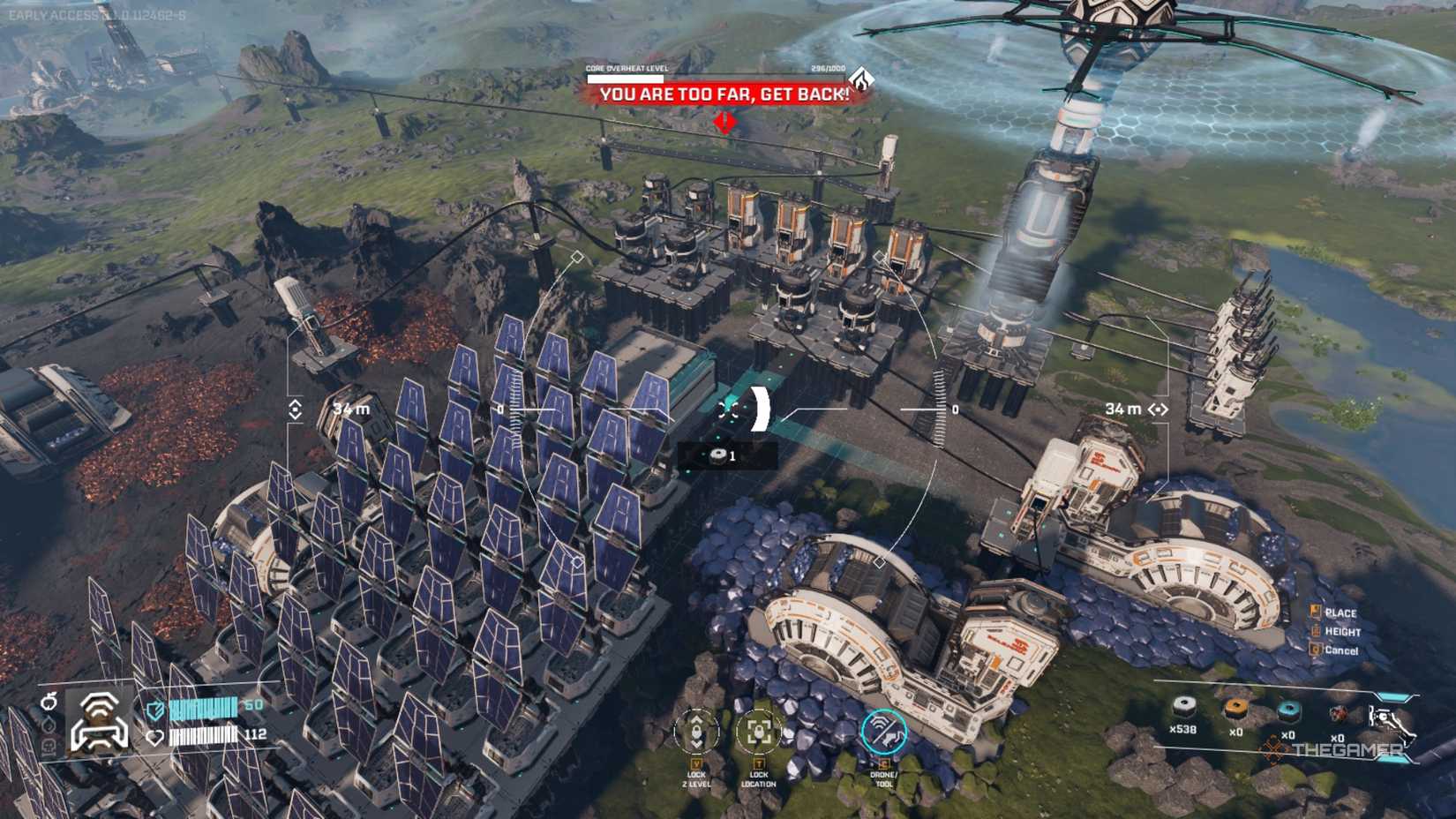Select the white resource icon showing x538
1456x819 pixels.
1182,708
